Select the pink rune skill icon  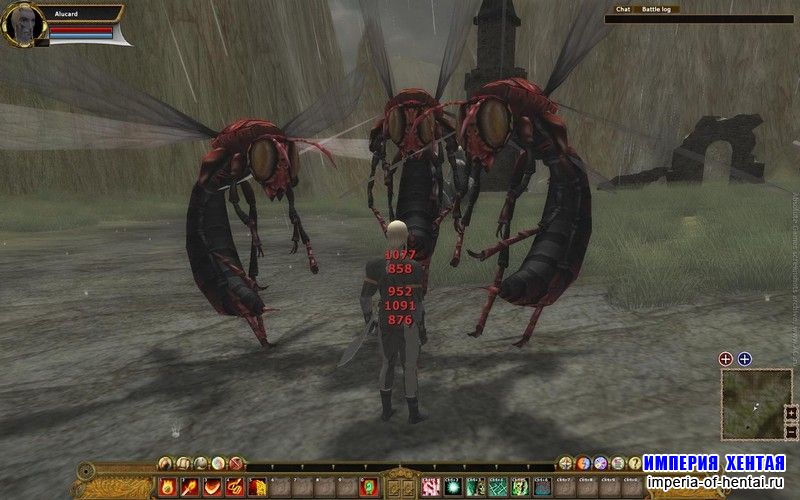[x=431, y=487]
